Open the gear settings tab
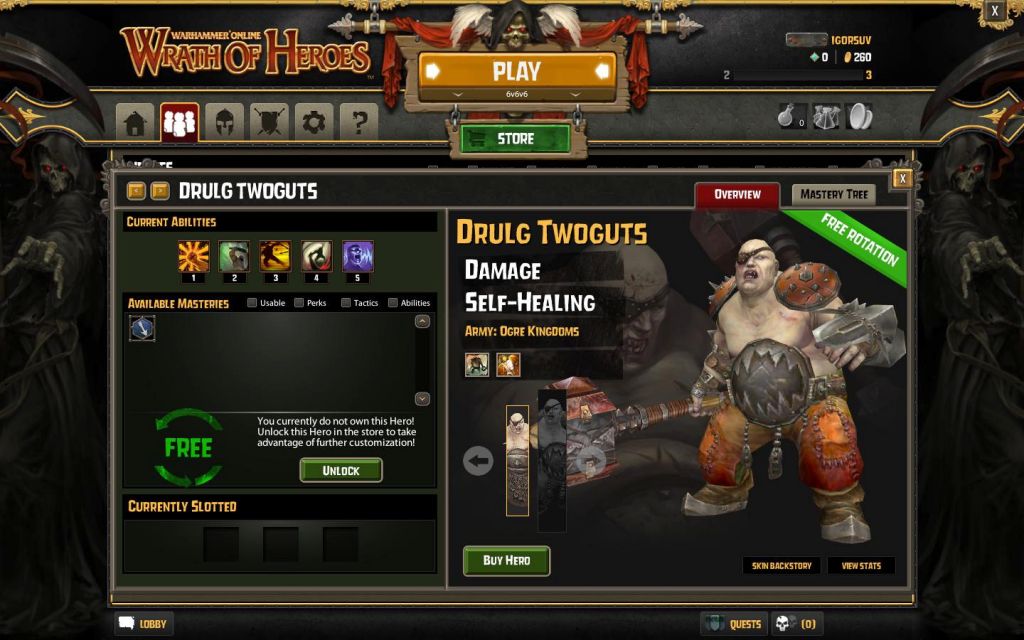1024x640 pixels. pyautogui.click(x=314, y=123)
